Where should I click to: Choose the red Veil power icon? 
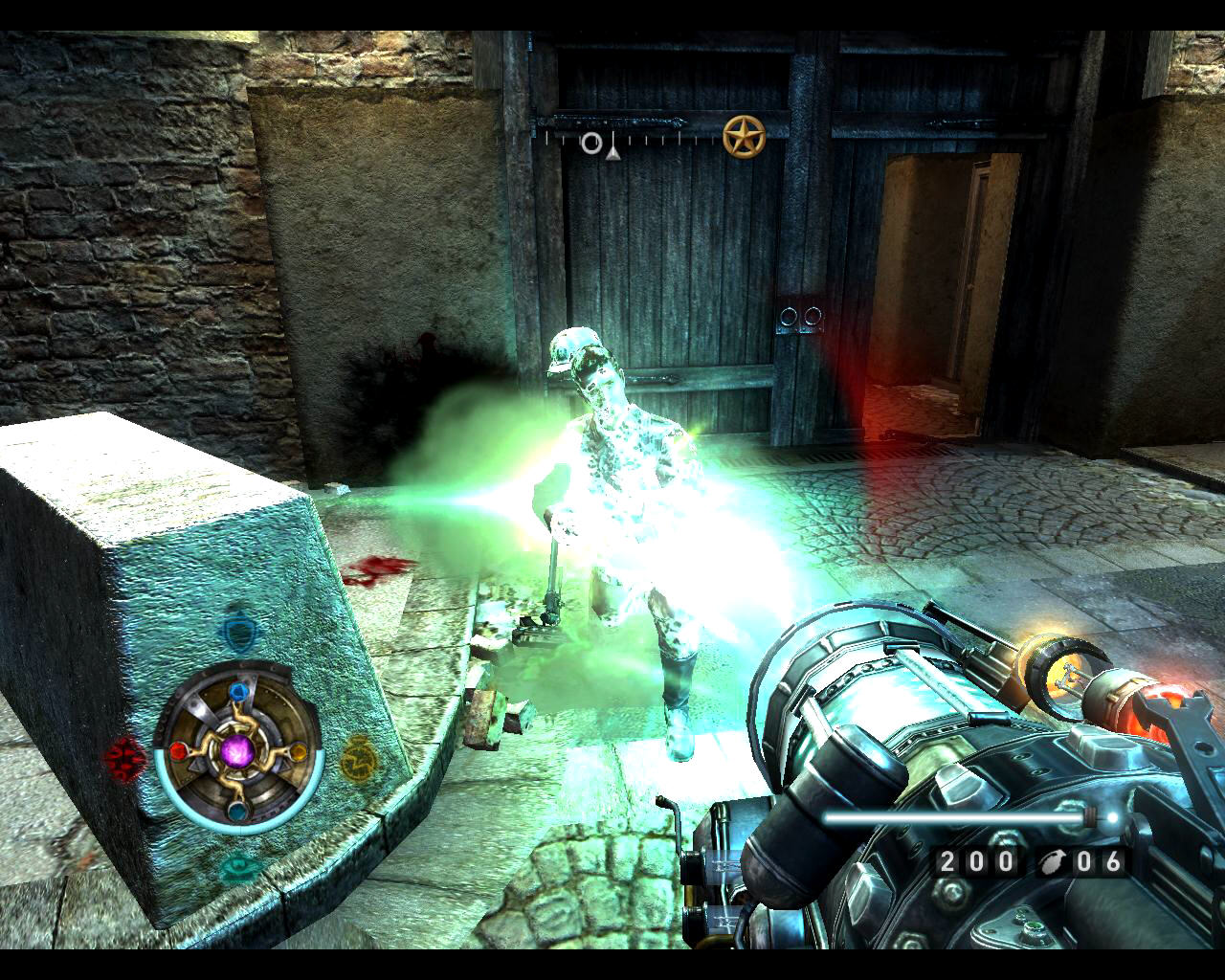tap(124, 757)
